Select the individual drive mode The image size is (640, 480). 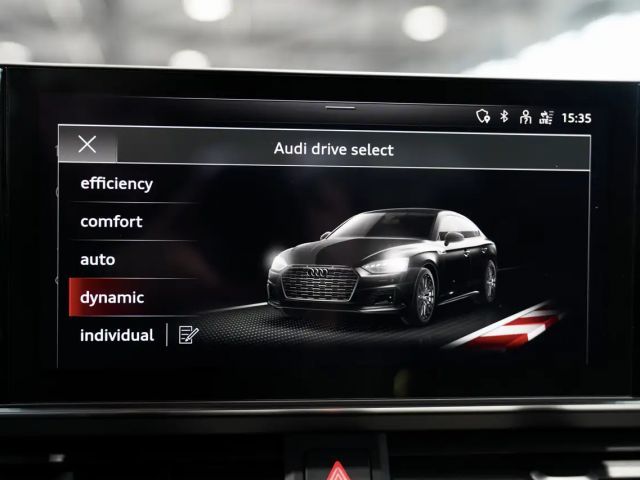(x=116, y=336)
